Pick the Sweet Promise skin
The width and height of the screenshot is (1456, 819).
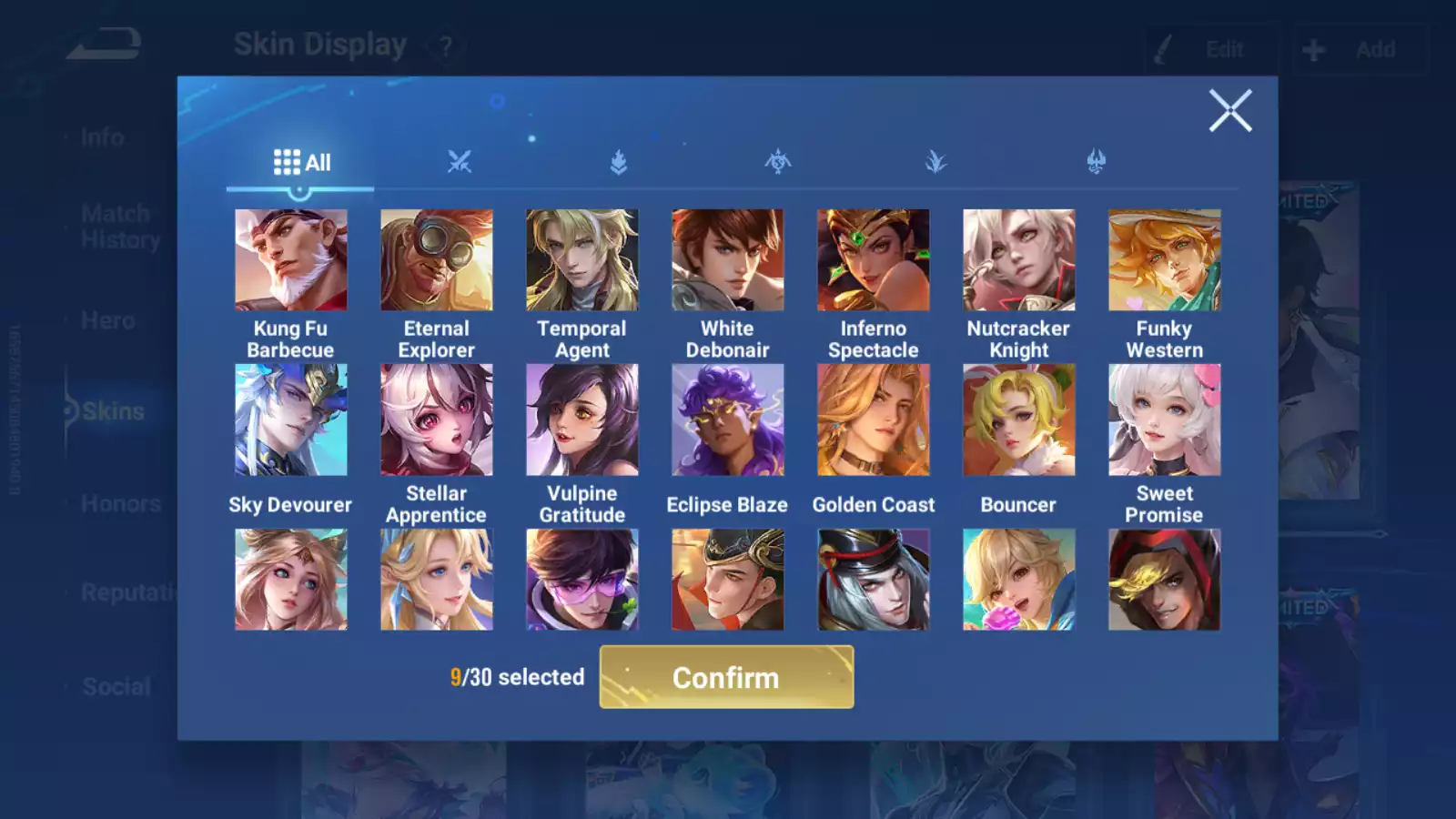(x=1164, y=420)
